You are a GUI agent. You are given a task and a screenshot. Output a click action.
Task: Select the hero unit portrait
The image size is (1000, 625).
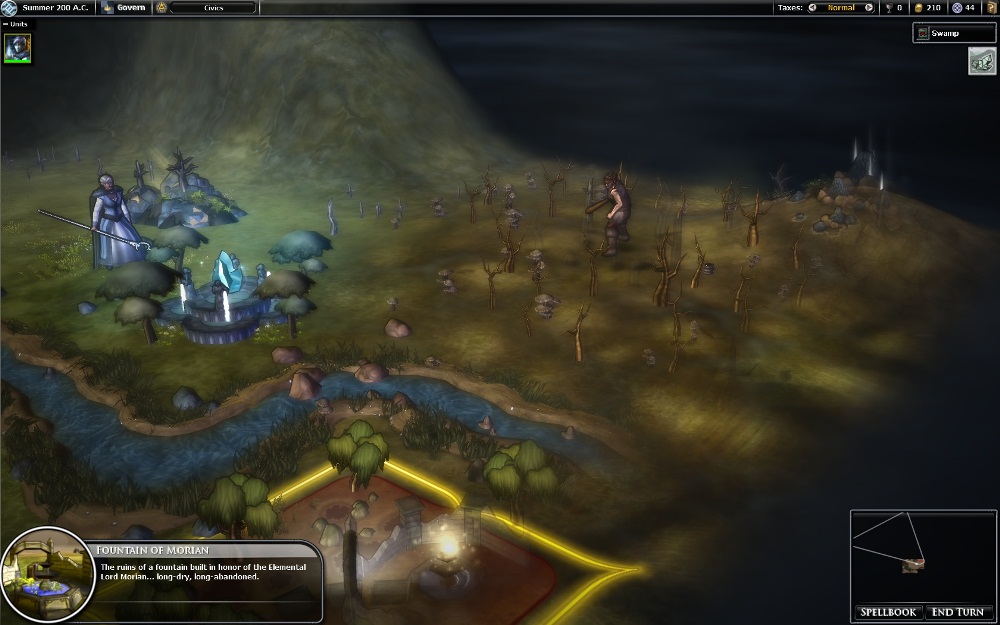[18, 47]
